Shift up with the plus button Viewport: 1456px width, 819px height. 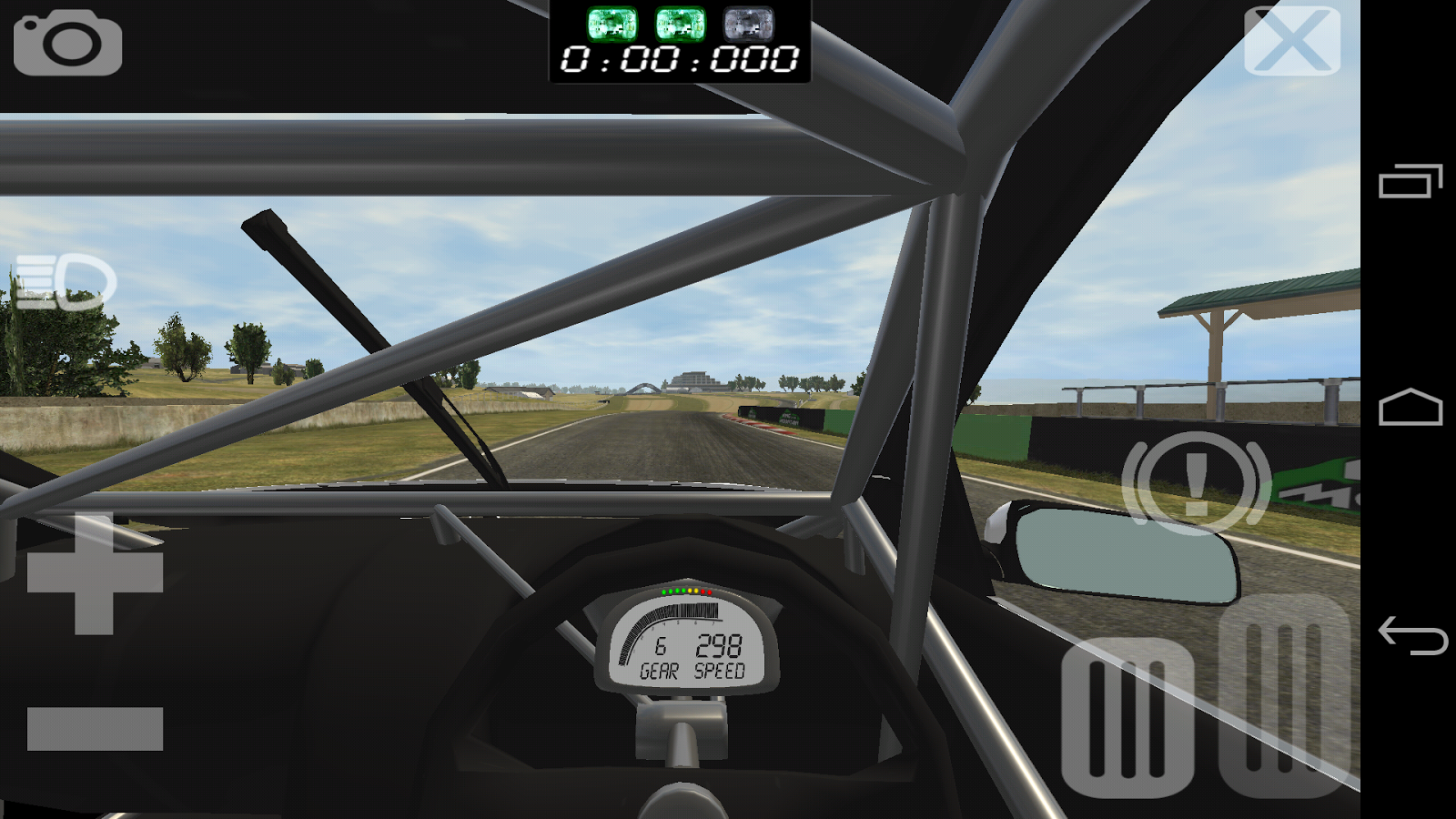pos(95,573)
